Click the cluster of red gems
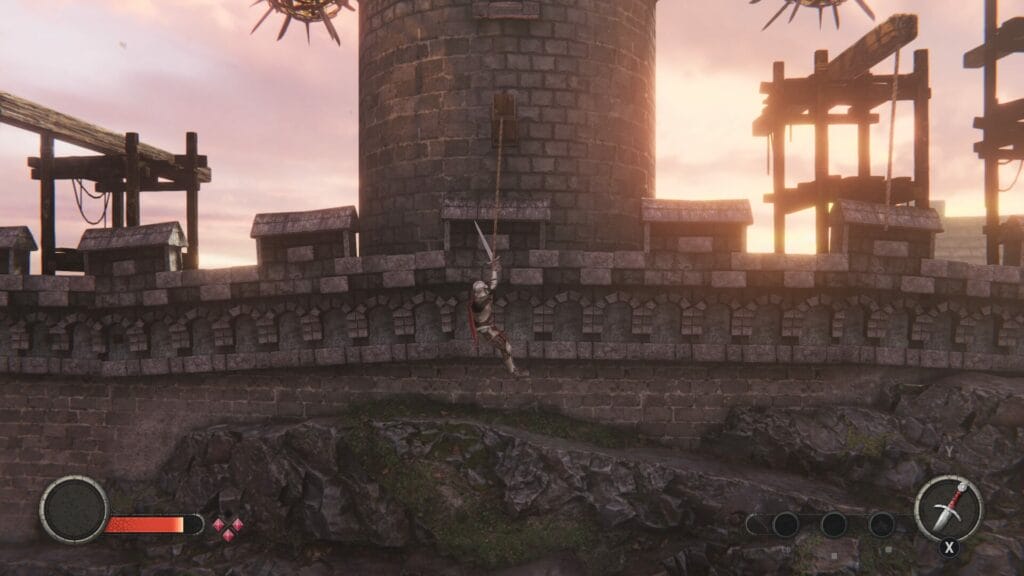The image size is (1024, 576). click(x=227, y=526)
